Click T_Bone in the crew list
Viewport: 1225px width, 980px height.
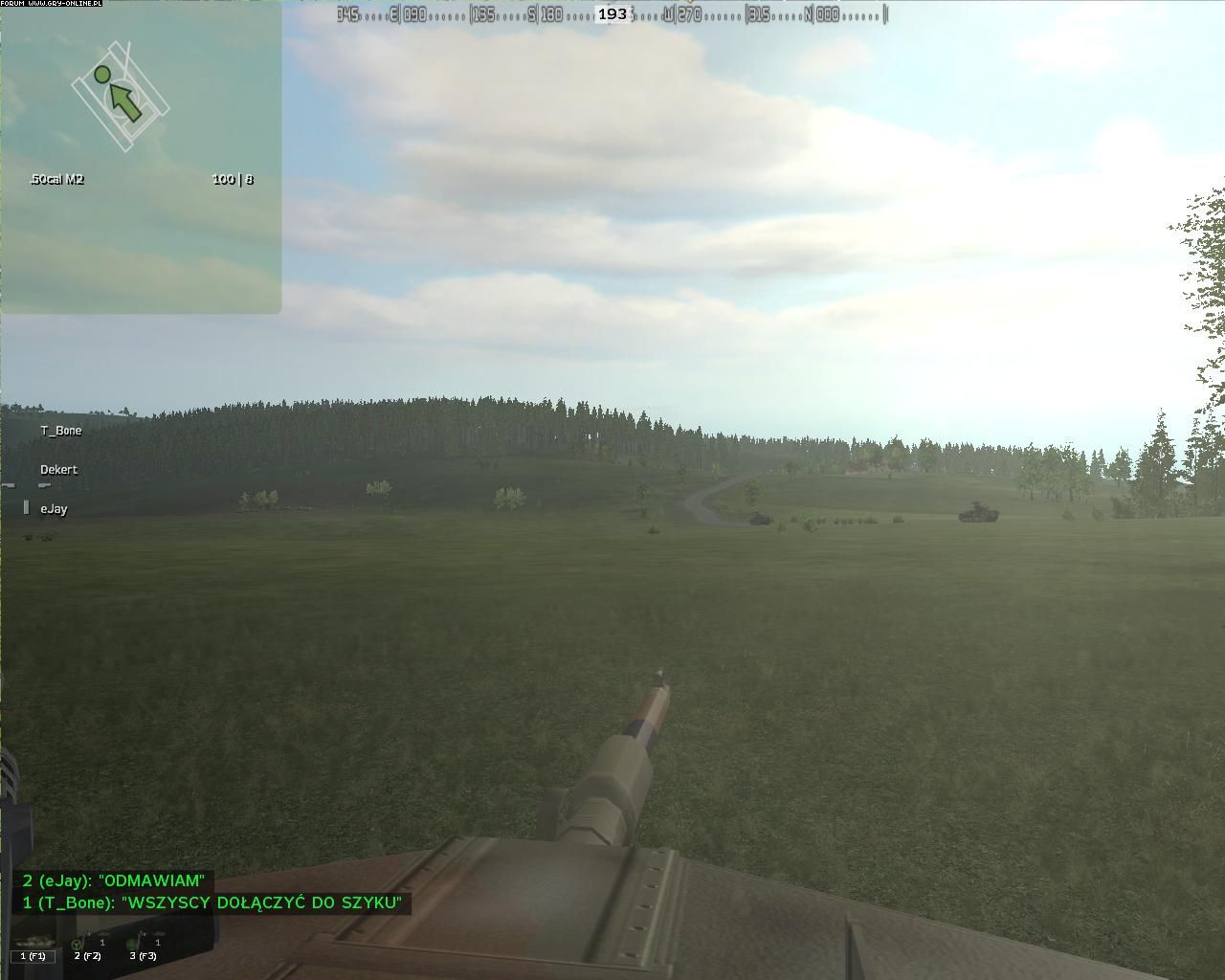[61, 431]
